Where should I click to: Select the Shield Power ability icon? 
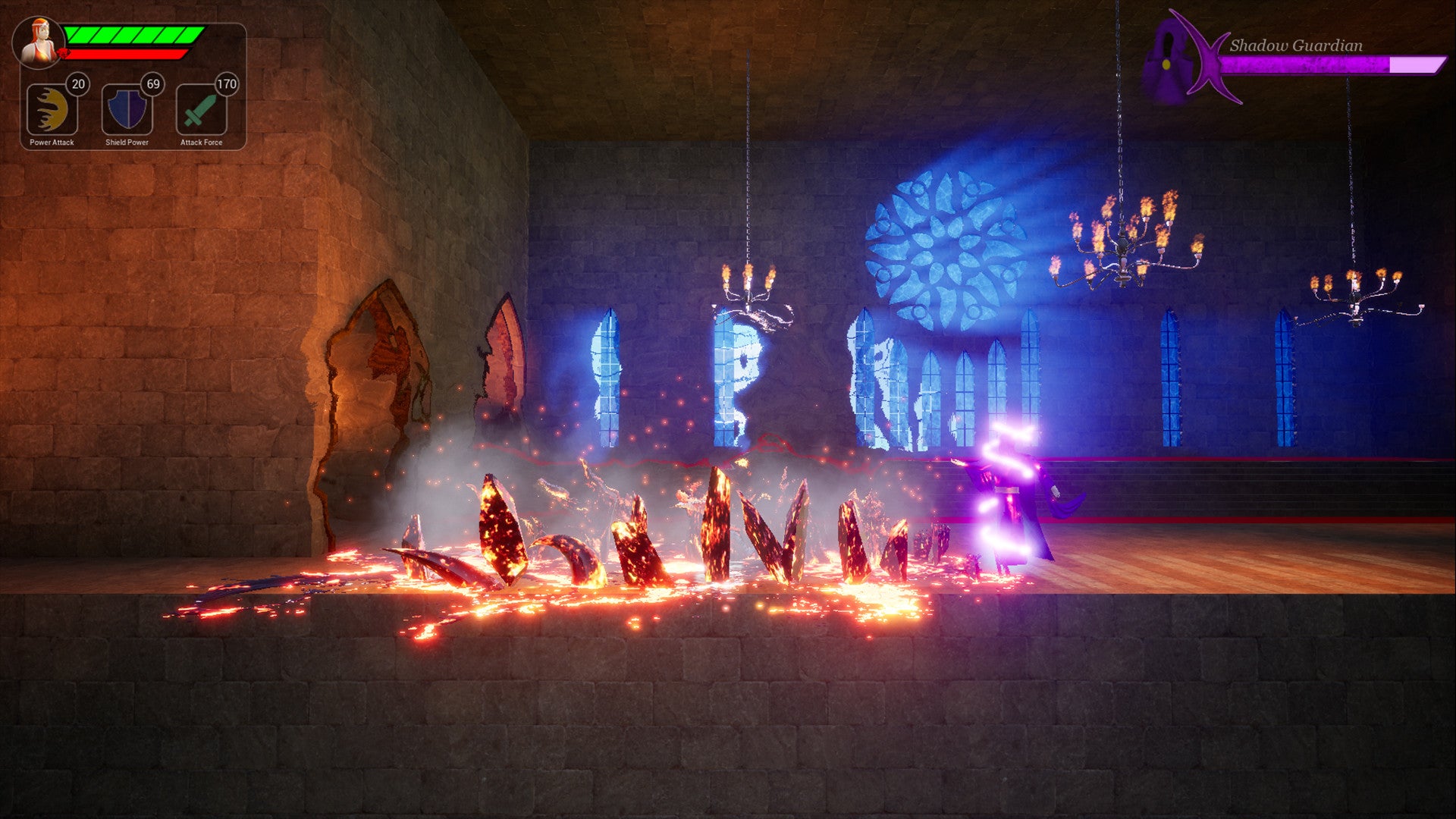pyautogui.click(x=127, y=110)
